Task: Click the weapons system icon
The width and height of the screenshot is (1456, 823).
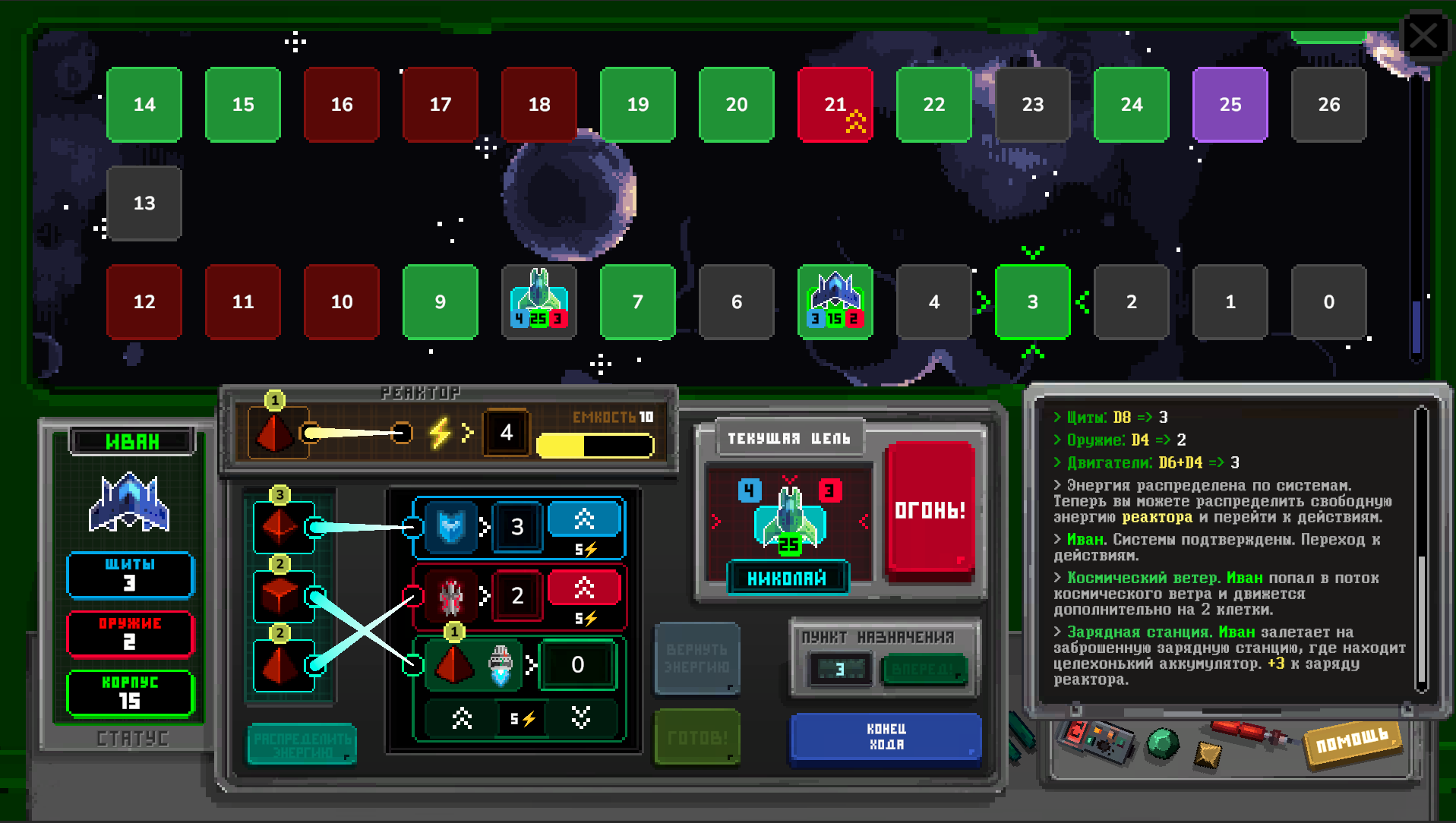Action: (x=452, y=595)
